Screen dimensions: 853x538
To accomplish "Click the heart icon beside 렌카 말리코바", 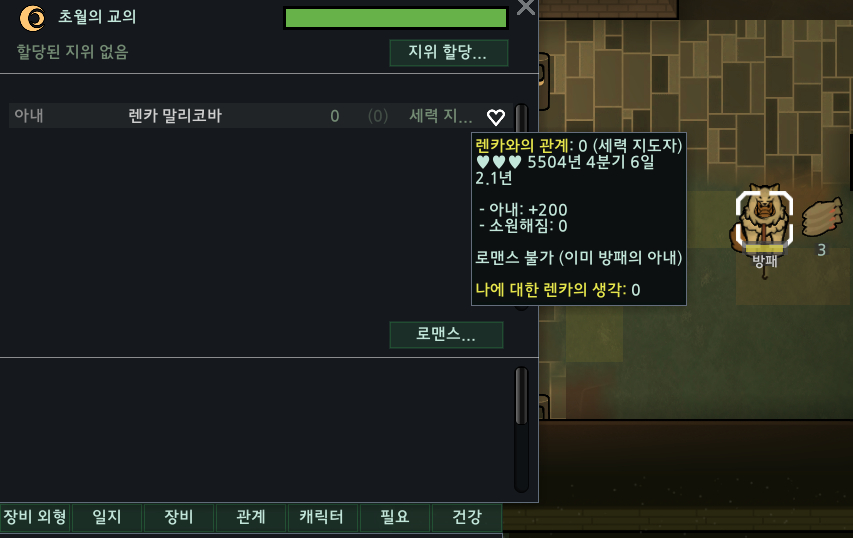I will pos(496,117).
